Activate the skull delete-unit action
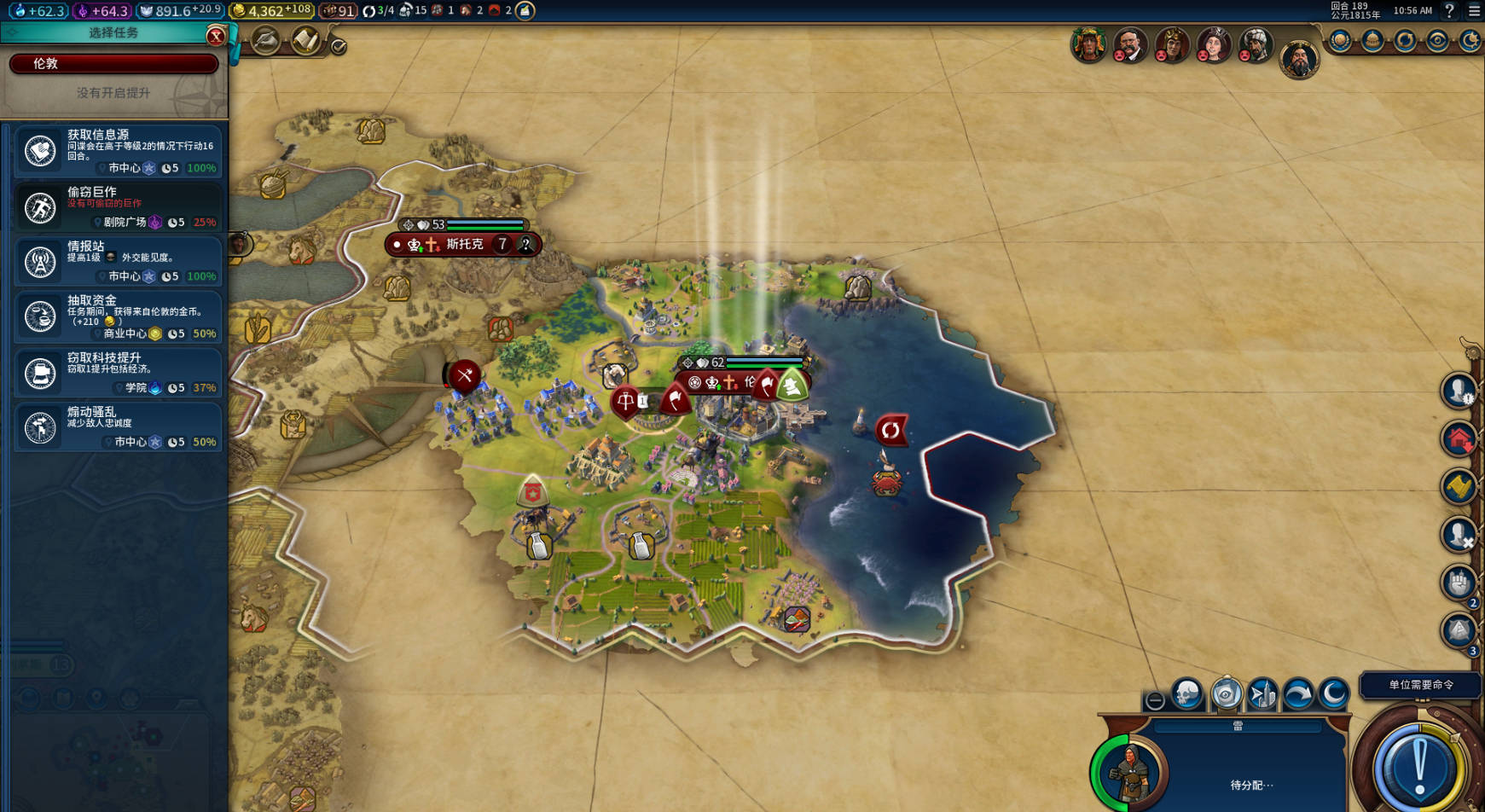The image size is (1485, 812). (1186, 695)
